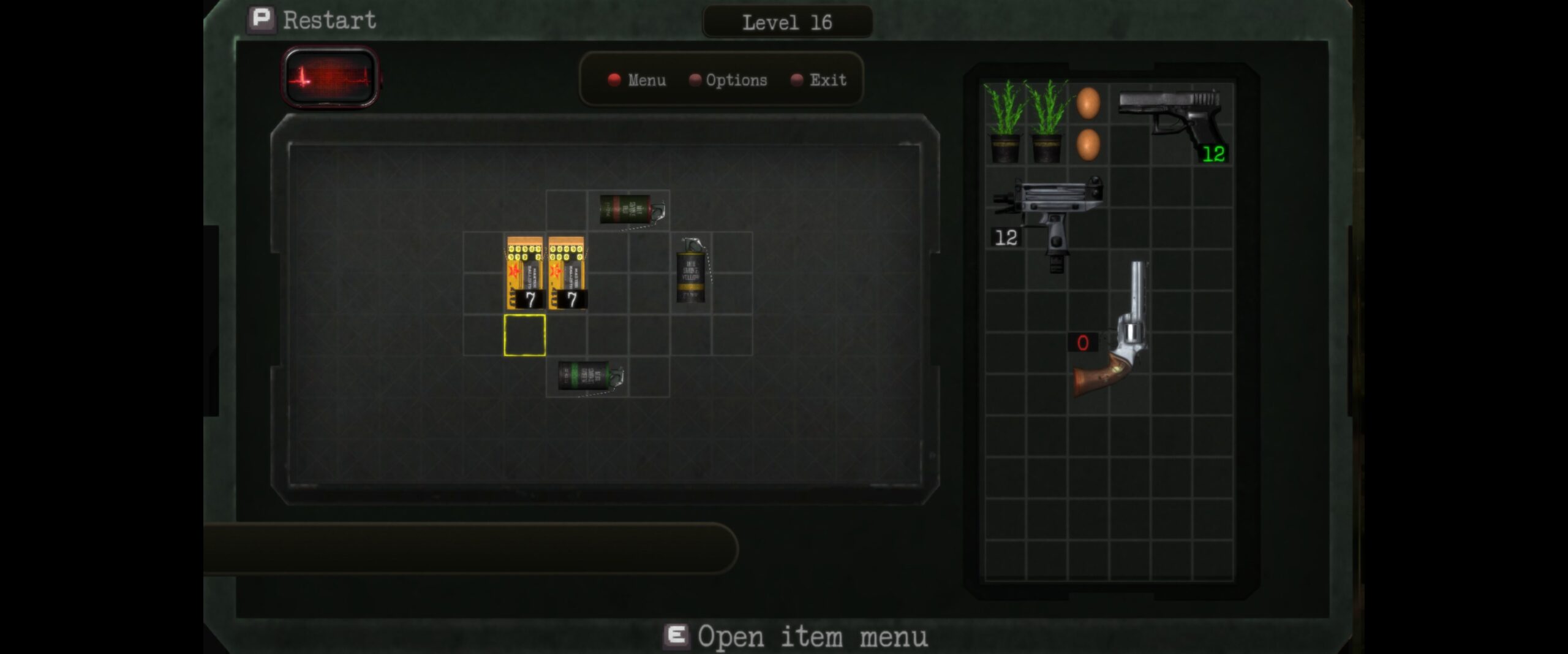Open the Menu option
Viewport: 1568px width, 654px height.
click(637, 80)
